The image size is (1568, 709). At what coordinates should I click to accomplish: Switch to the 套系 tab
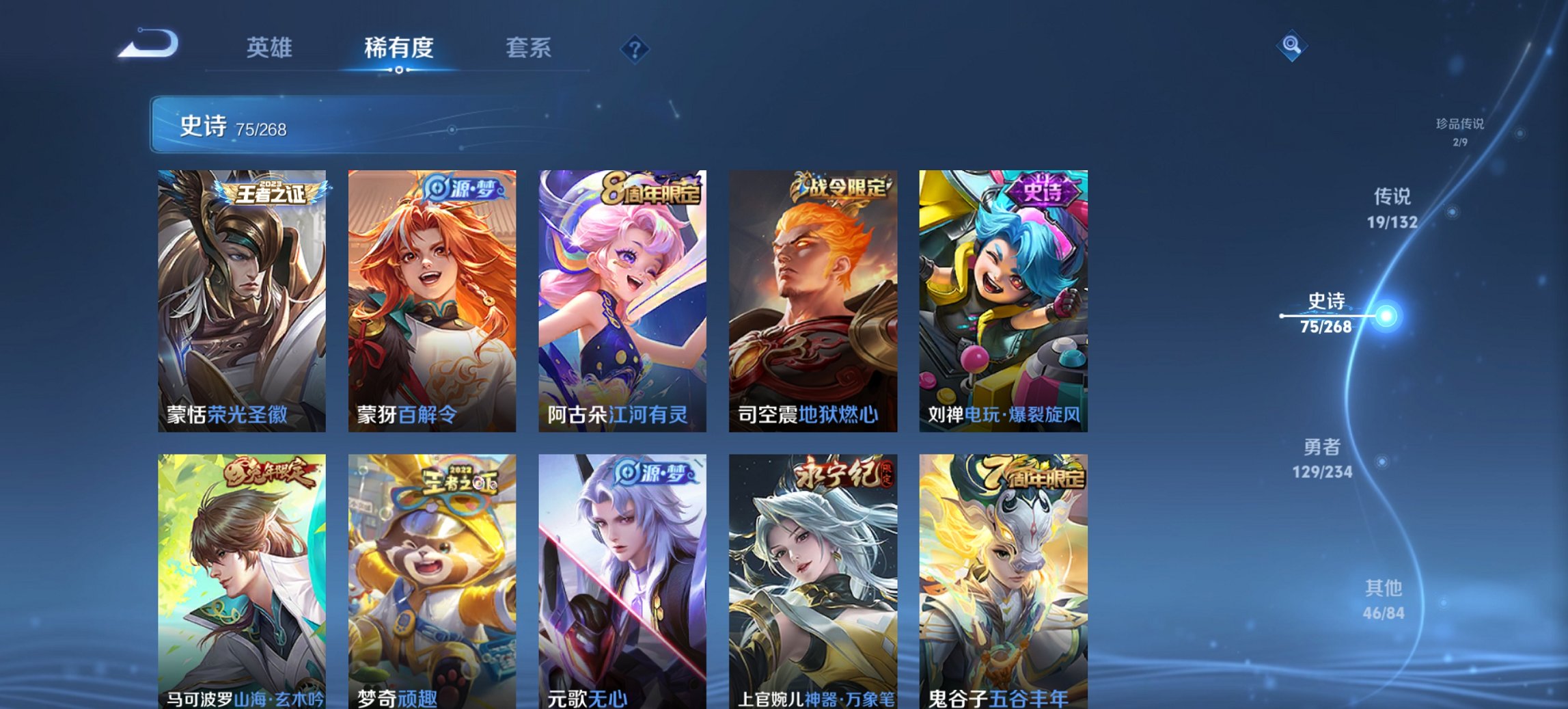coord(529,49)
